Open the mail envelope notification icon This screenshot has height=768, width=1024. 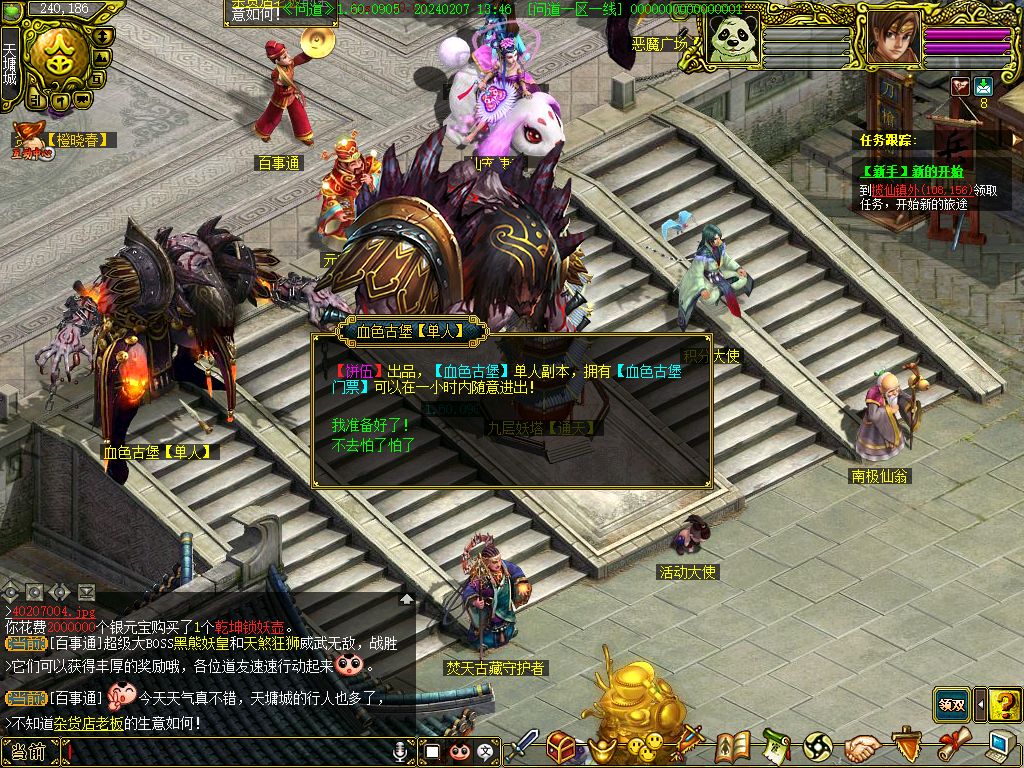point(983,86)
